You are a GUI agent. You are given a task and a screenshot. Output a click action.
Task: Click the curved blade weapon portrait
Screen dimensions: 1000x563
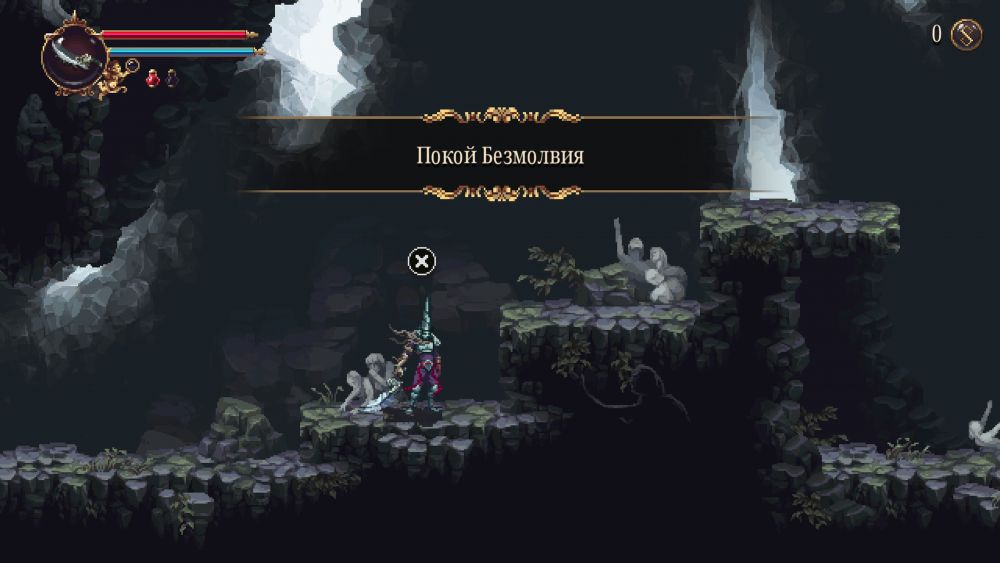[74, 56]
